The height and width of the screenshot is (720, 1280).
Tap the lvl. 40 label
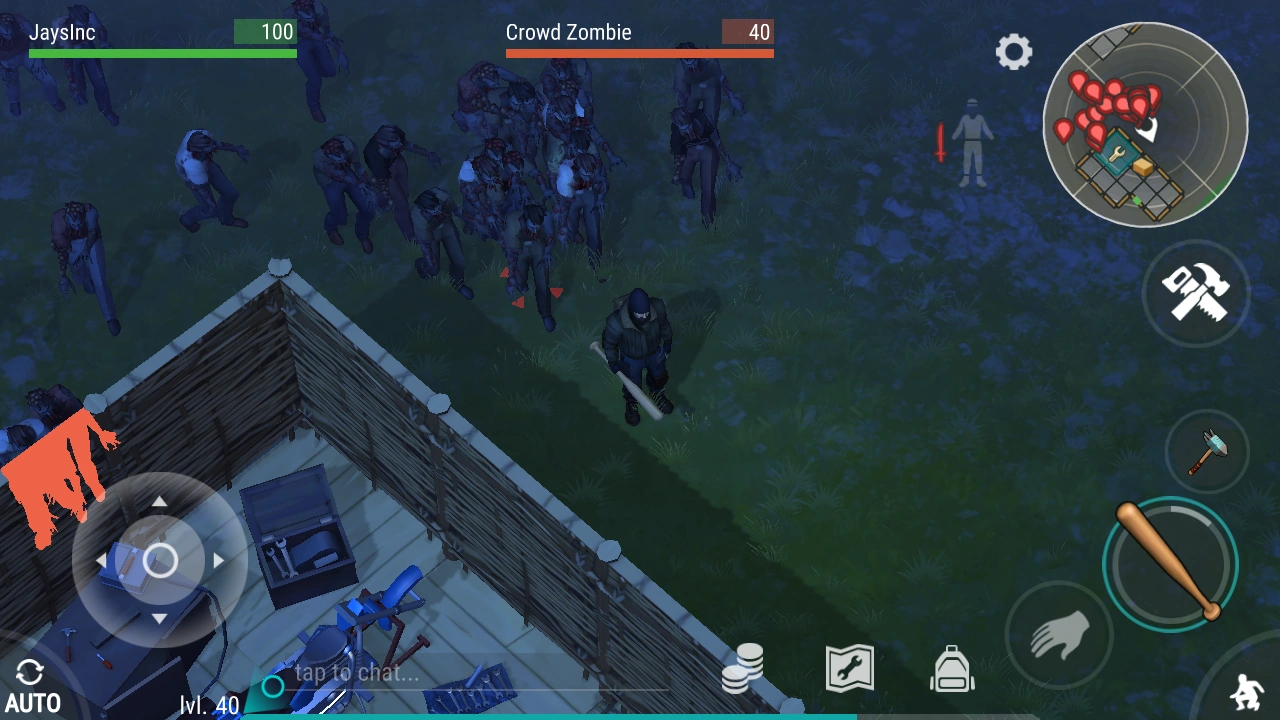point(208,704)
